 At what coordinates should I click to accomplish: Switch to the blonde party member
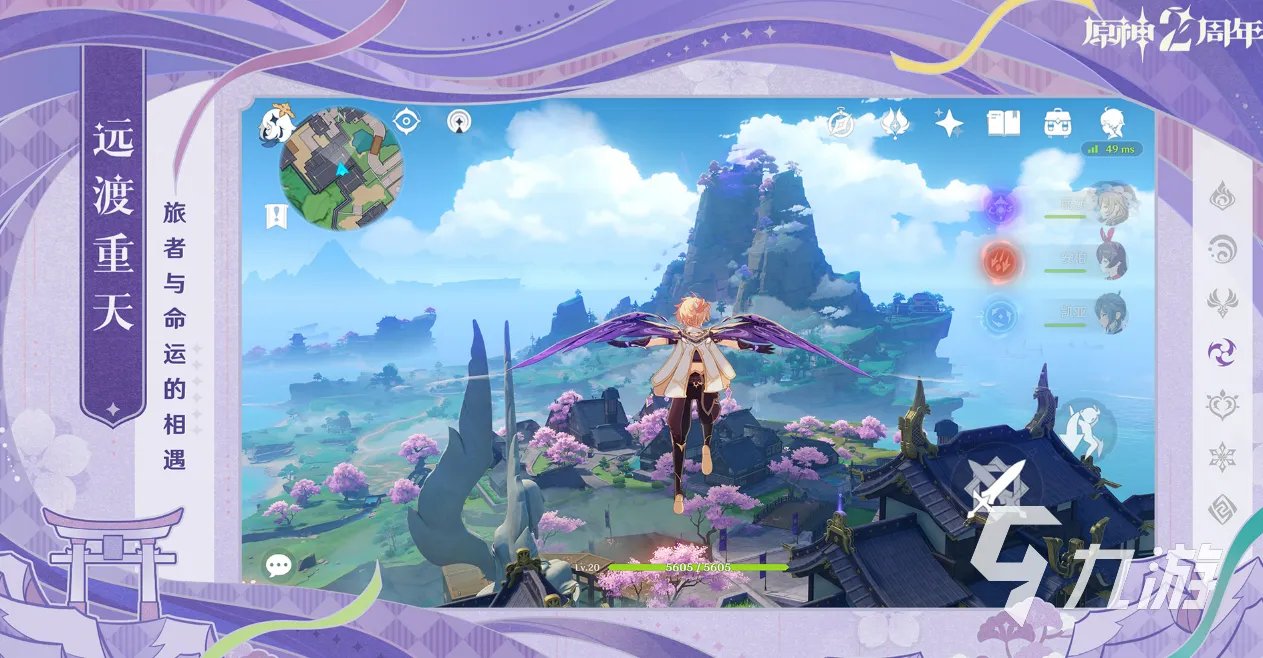[x=1108, y=204]
